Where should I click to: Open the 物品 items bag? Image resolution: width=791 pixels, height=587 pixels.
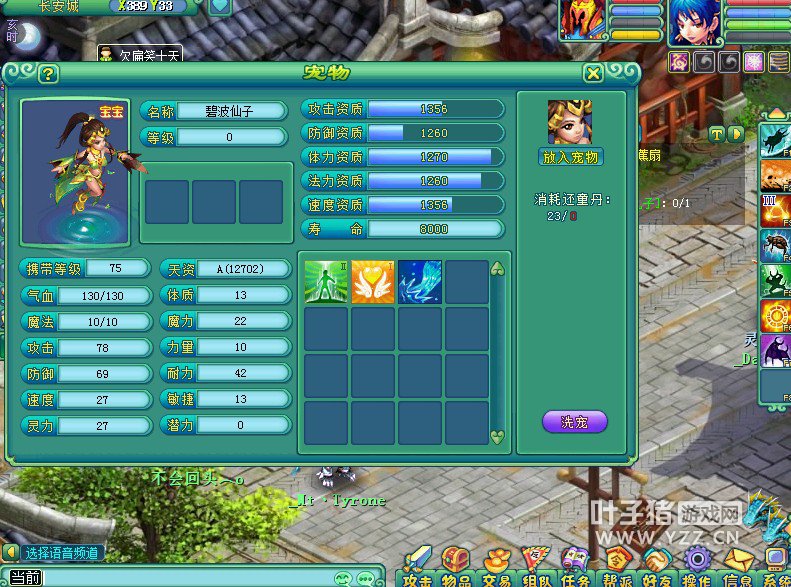[x=457, y=567]
